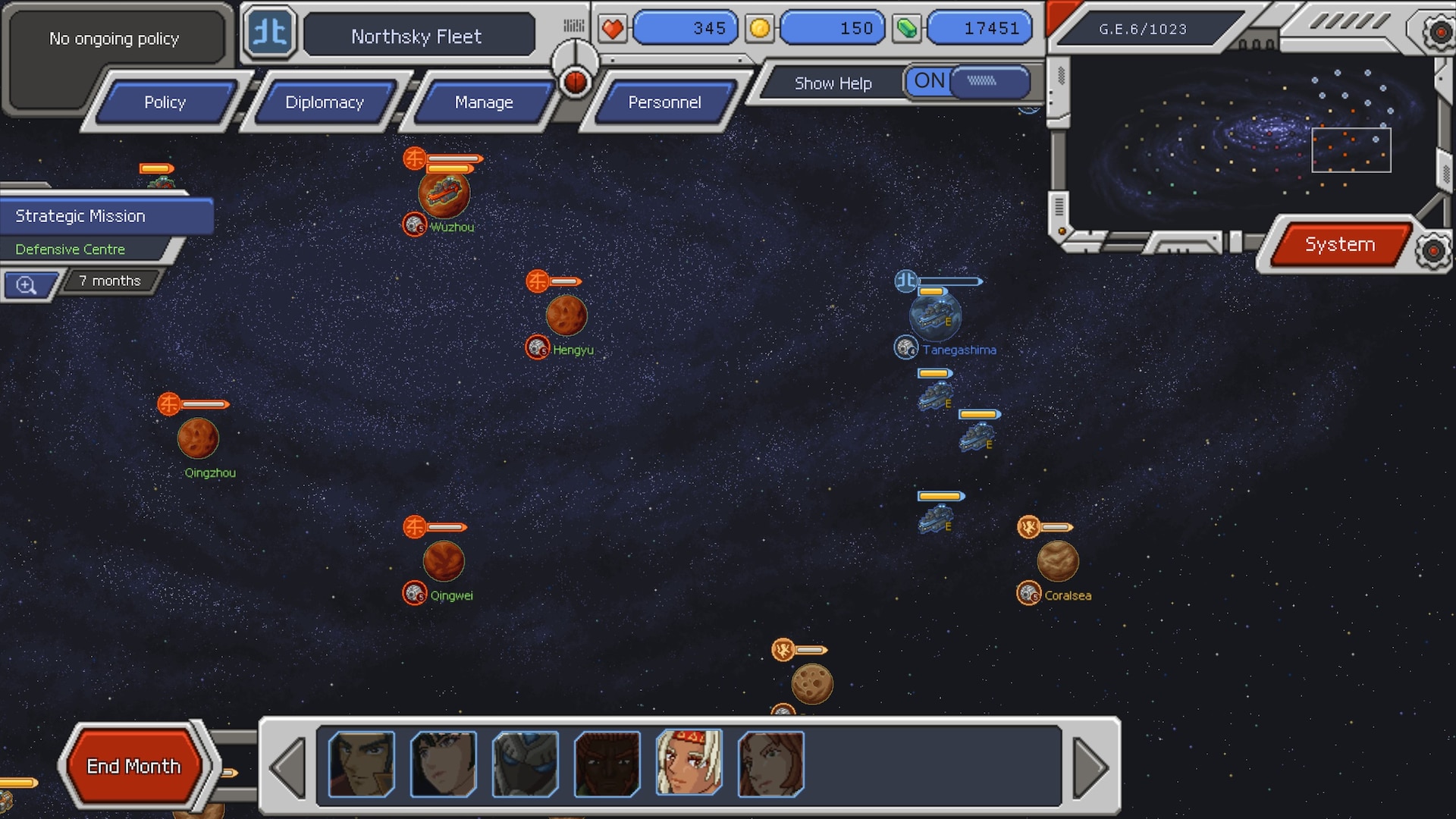Click the galaxy minimap
The height and width of the screenshot is (819, 1456).
pos(1251,136)
